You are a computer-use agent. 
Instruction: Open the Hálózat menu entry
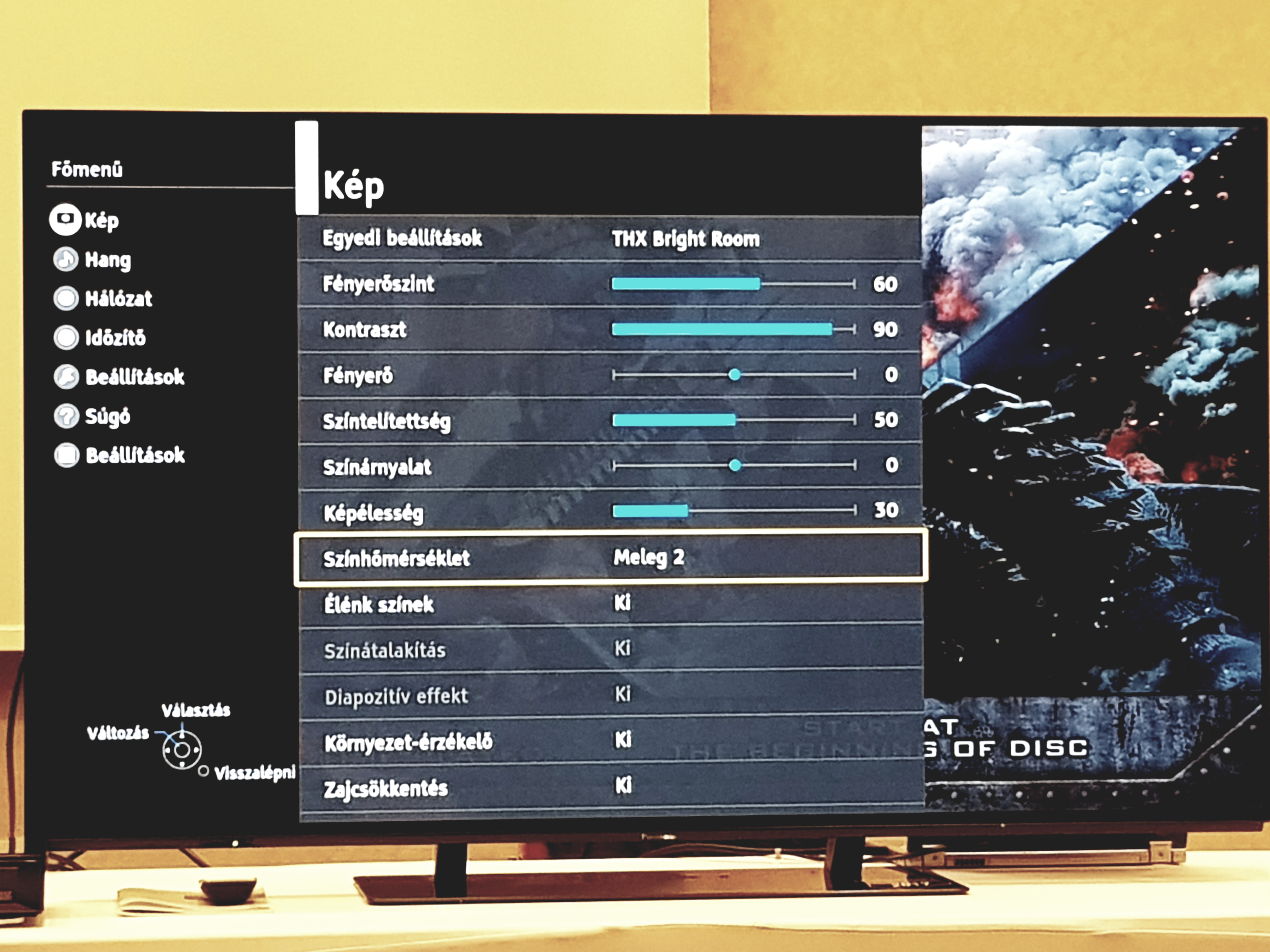103,298
